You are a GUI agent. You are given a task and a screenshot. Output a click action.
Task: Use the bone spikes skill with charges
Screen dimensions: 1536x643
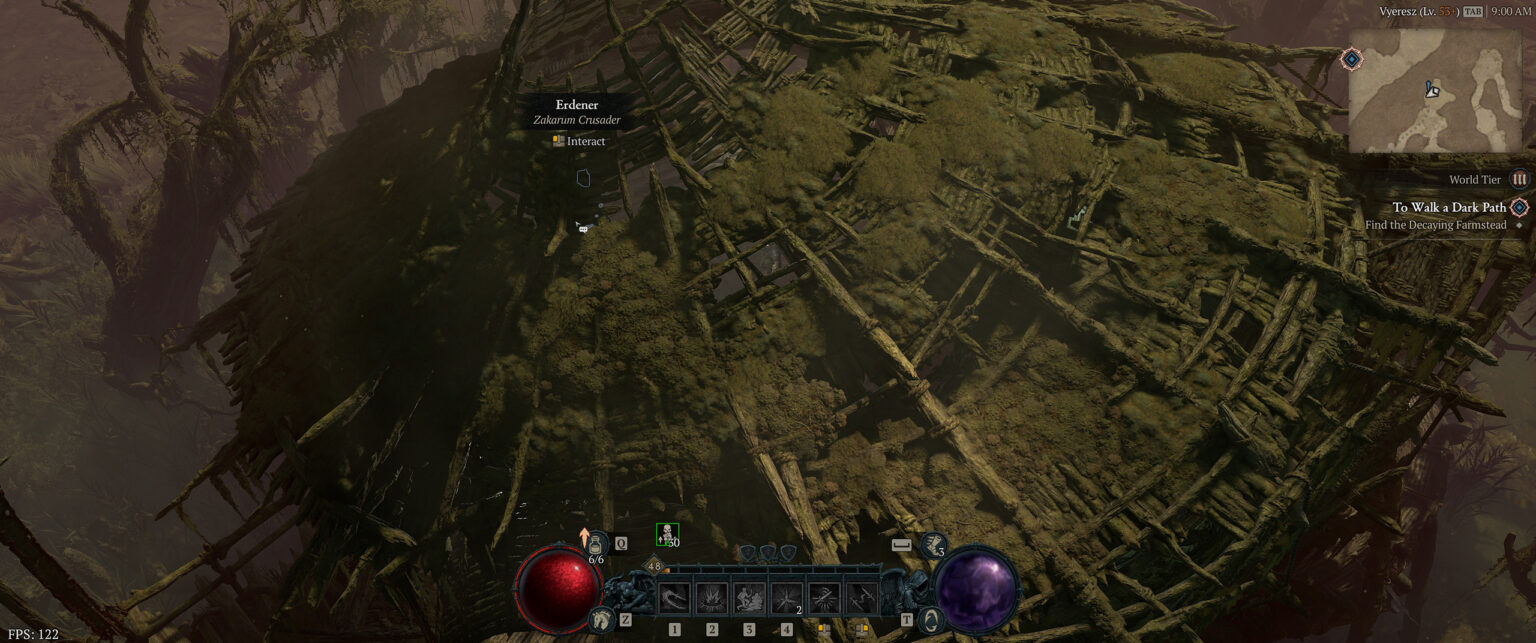pyautogui.click(x=786, y=599)
